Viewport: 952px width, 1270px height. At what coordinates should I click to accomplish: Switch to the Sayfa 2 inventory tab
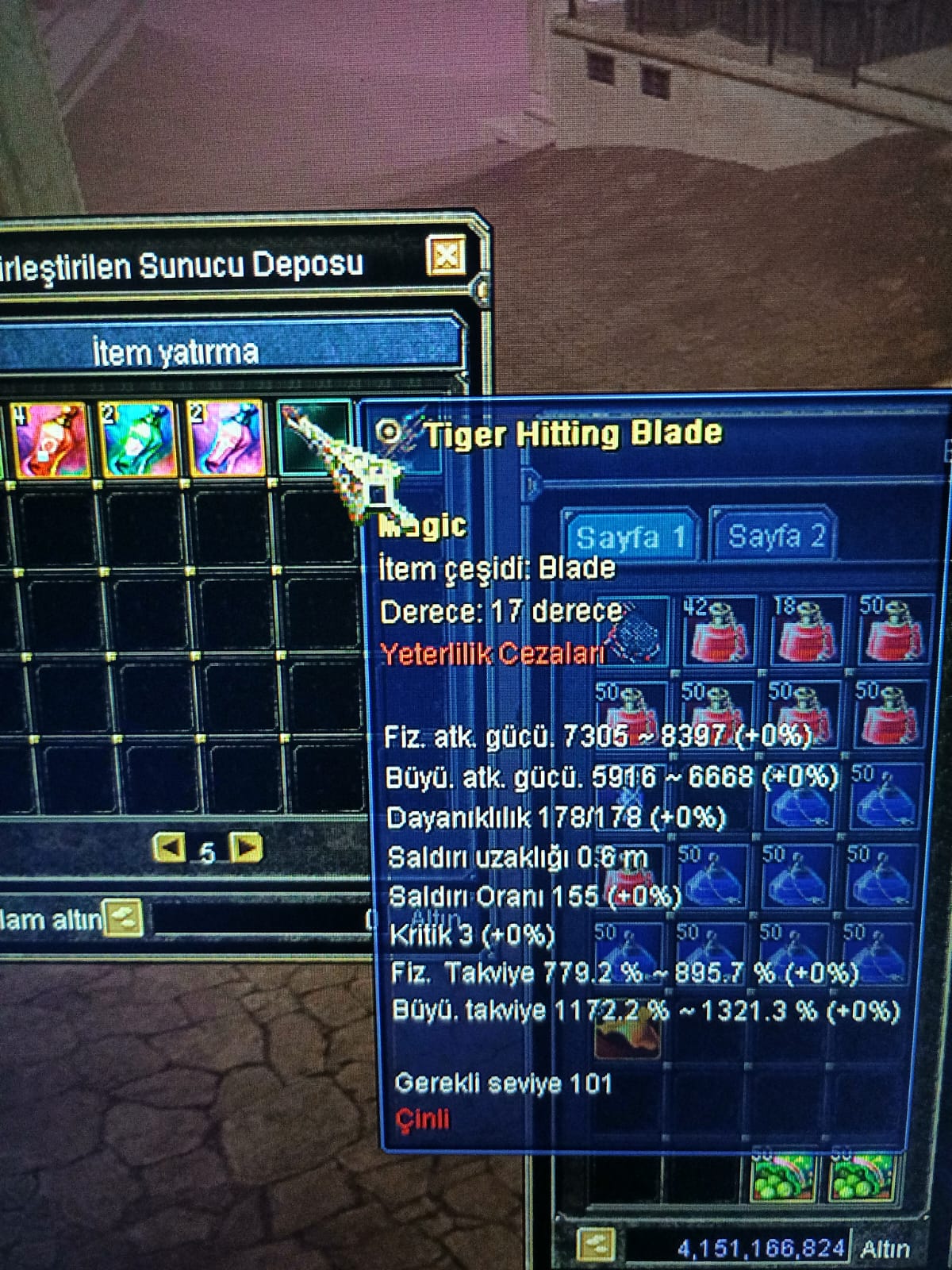click(x=776, y=535)
